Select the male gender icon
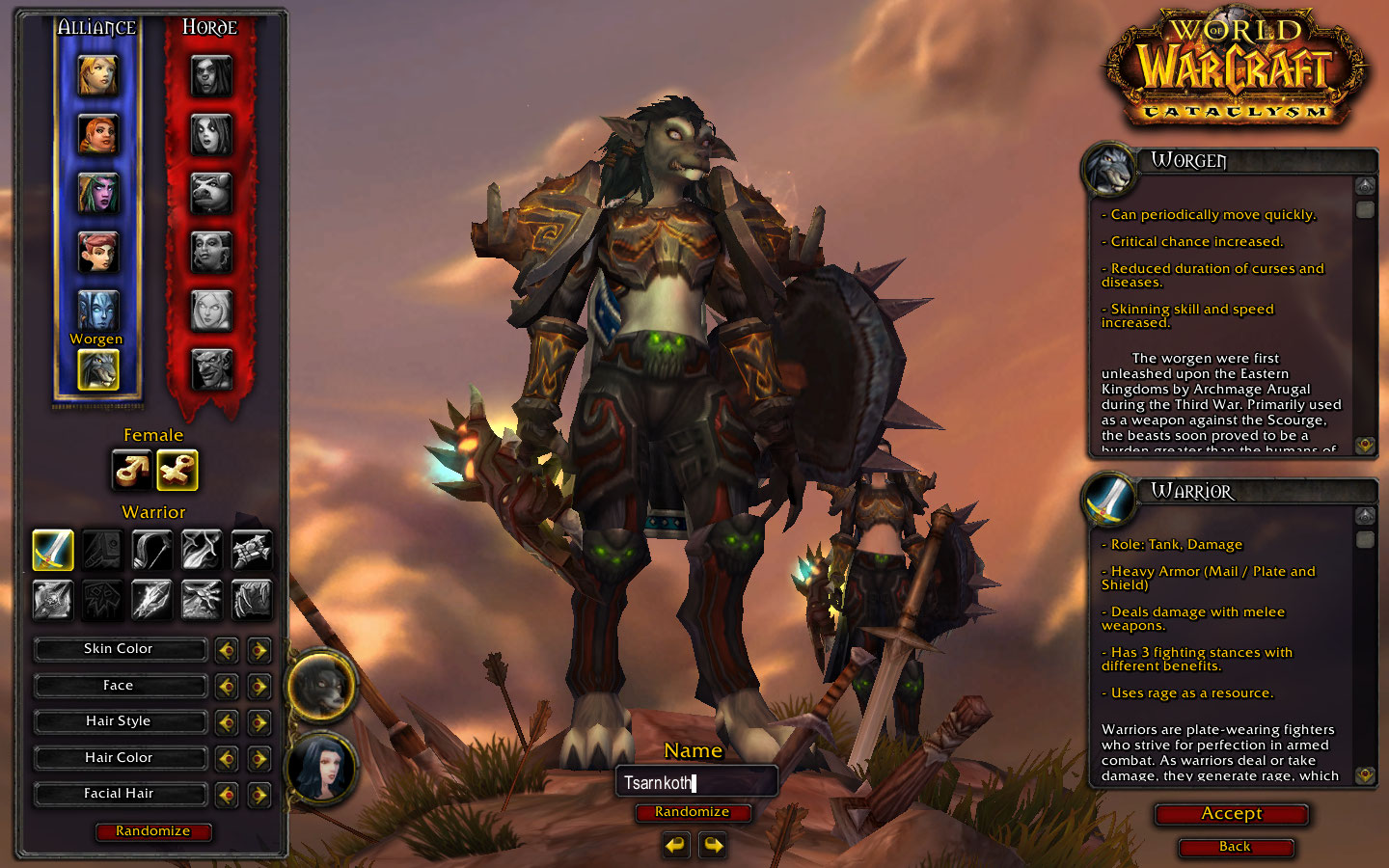Image resolution: width=1389 pixels, height=868 pixels. click(131, 471)
